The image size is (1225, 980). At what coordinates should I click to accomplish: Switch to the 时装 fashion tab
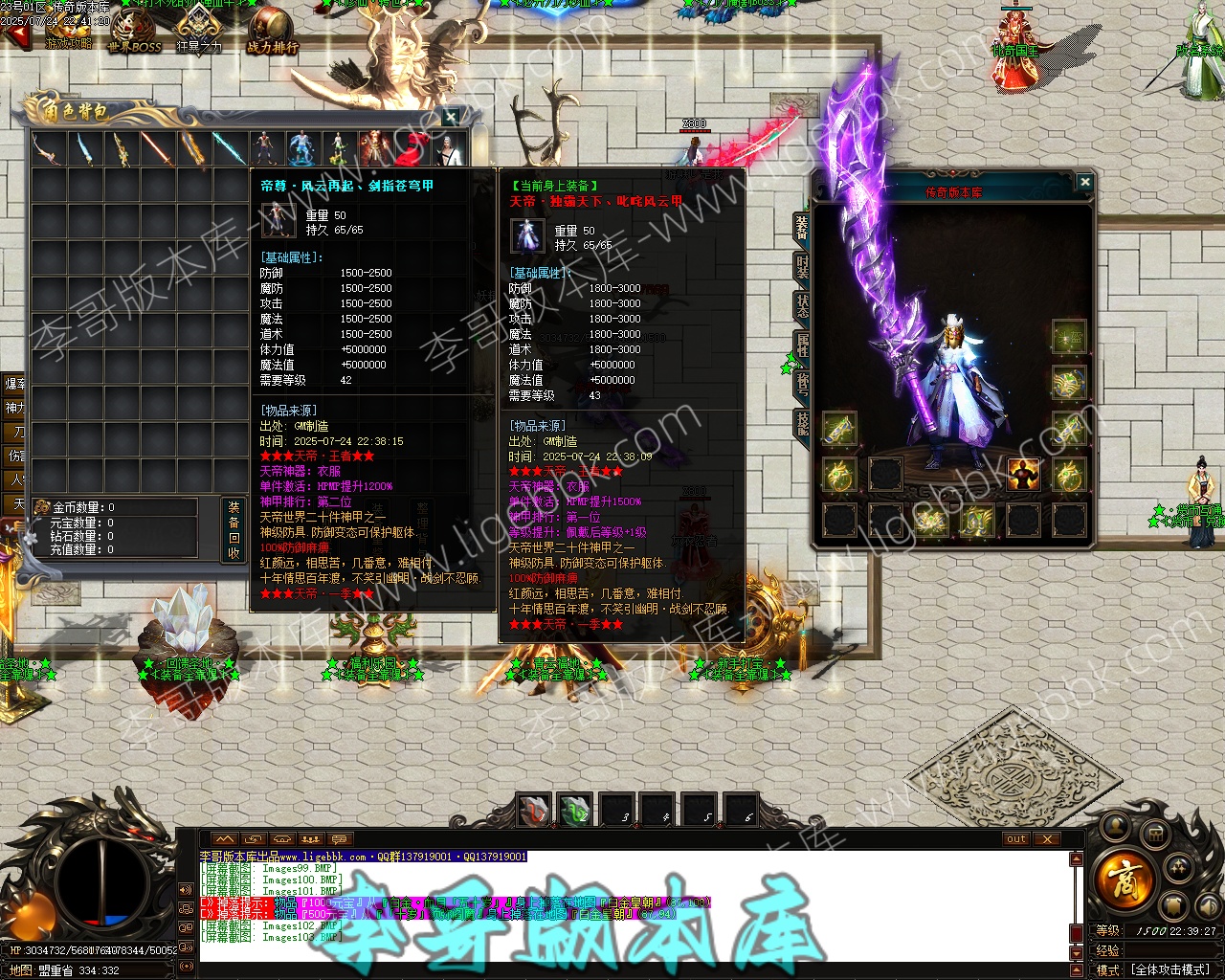coord(801,267)
